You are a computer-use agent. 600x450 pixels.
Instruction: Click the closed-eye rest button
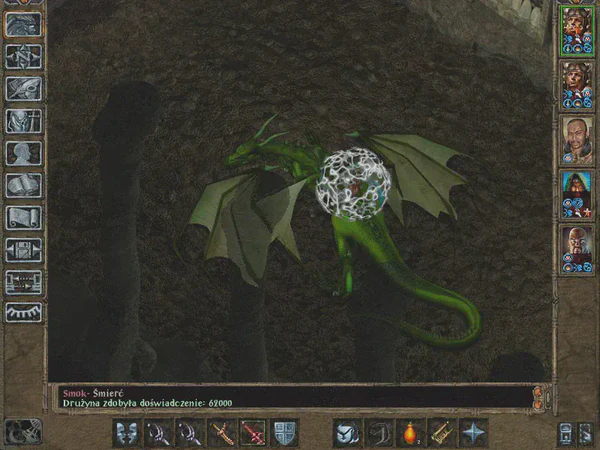click(x=23, y=312)
